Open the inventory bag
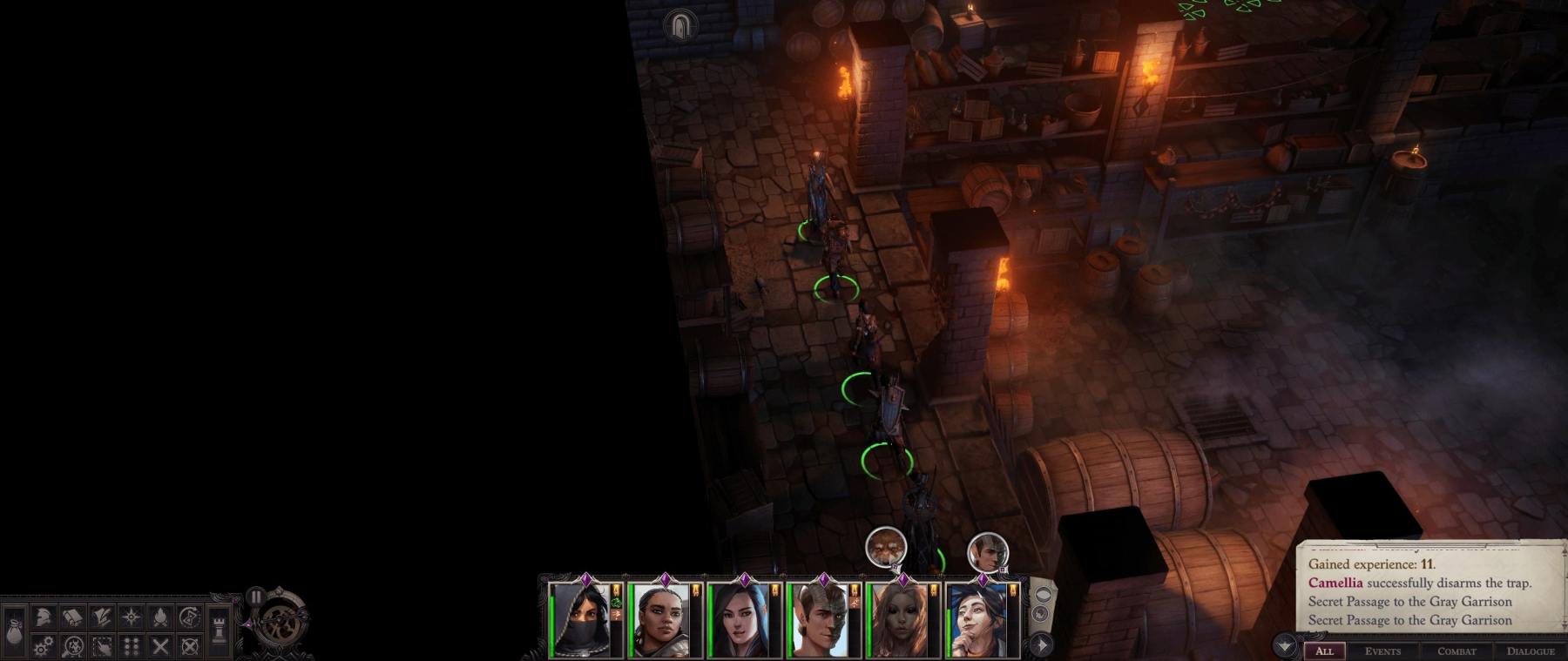 pyautogui.click(x=15, y=629)
